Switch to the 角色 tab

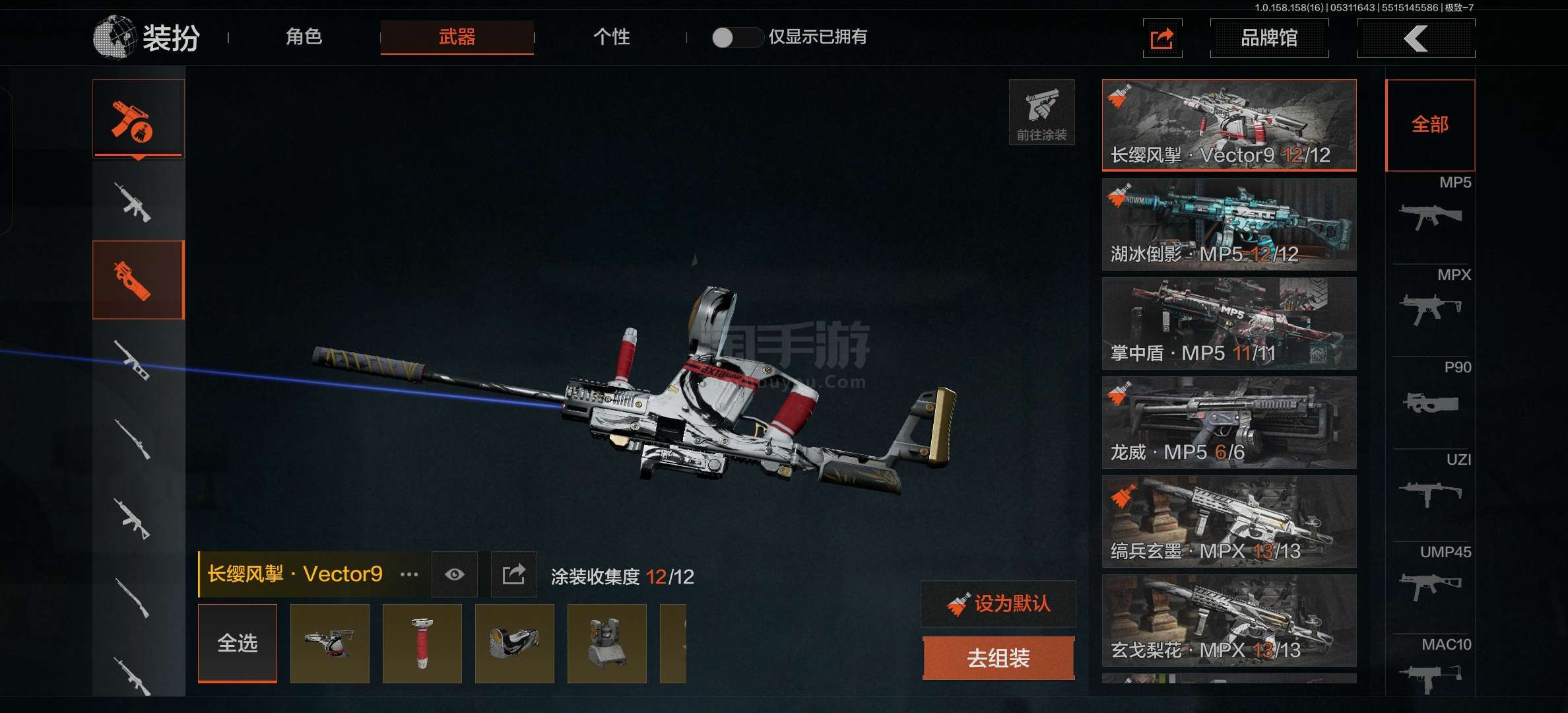tap(304, 37)
